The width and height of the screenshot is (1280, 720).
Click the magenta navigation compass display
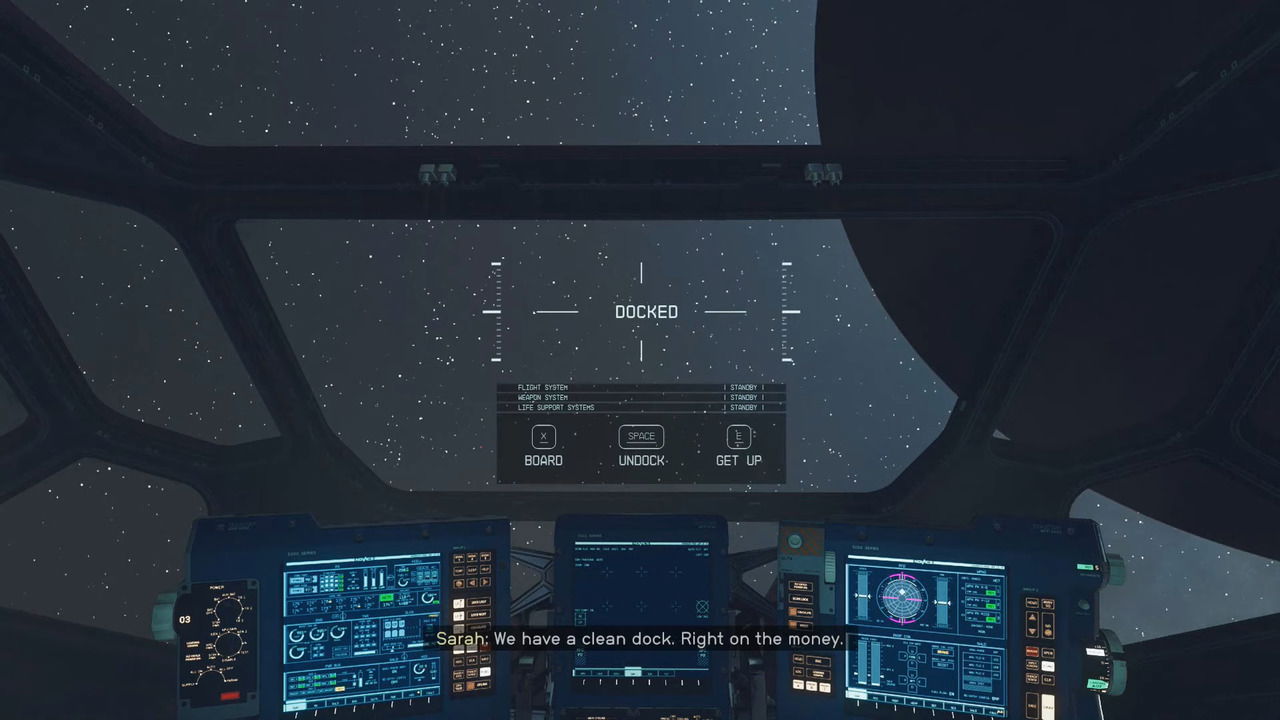point(902,597)
